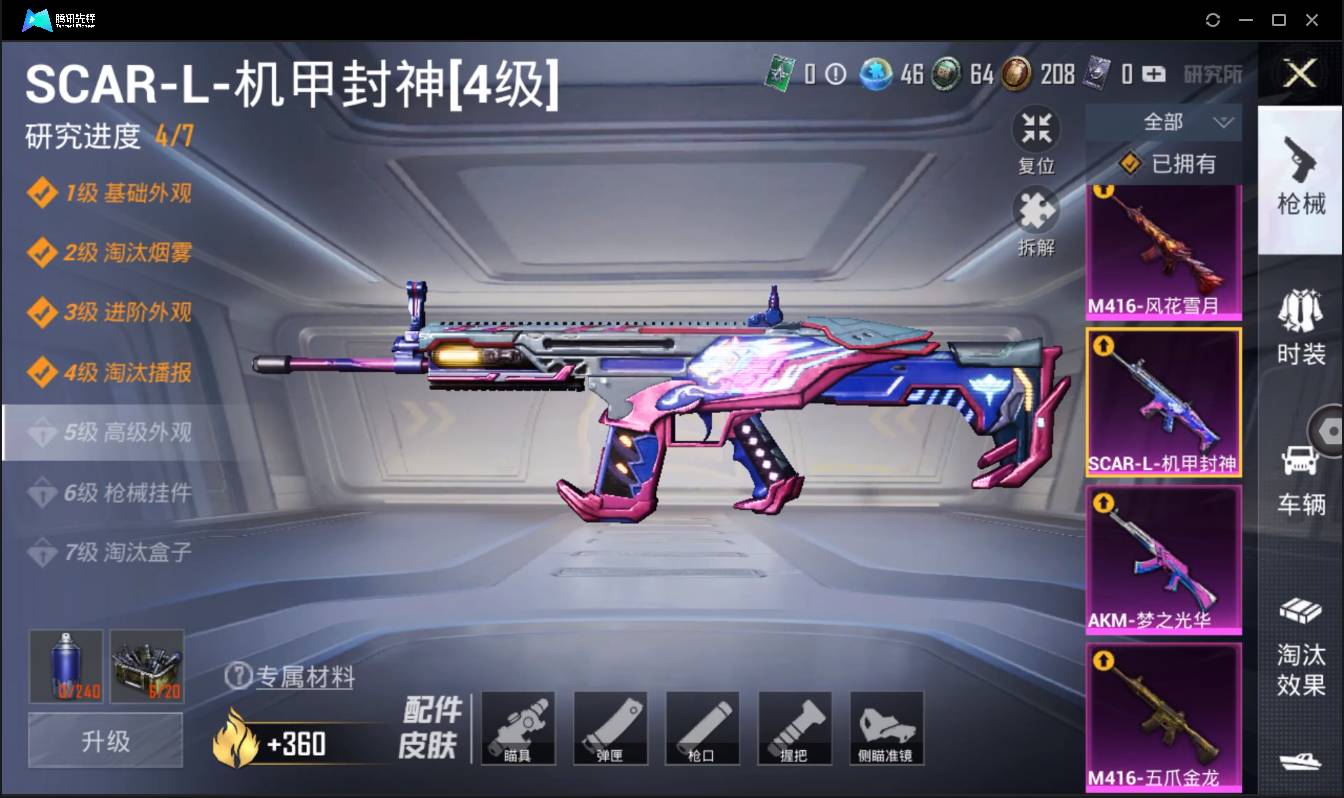Click the blue spray paint material icon

tap(65, 666)
